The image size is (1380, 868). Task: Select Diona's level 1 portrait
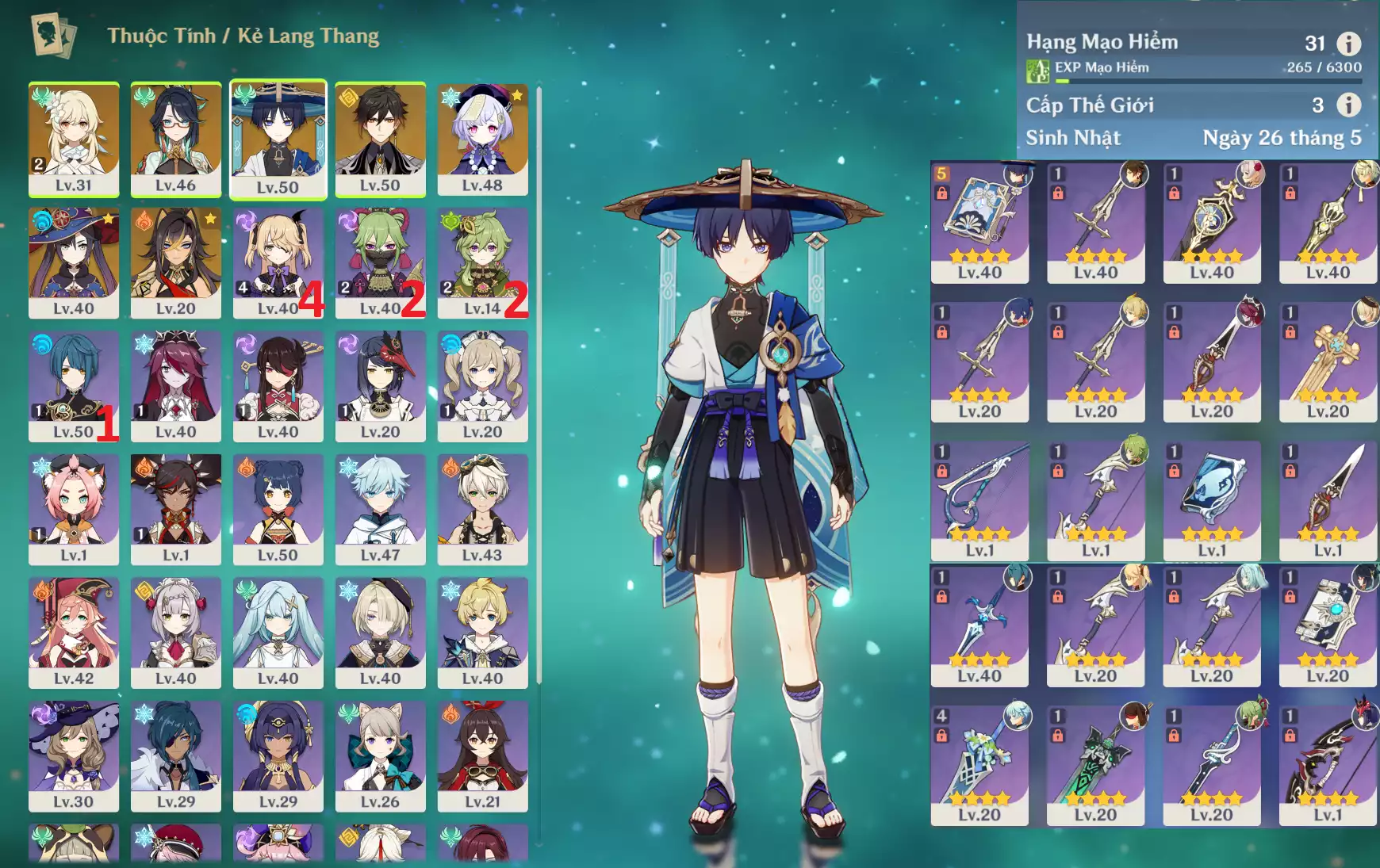pos(74,508)
